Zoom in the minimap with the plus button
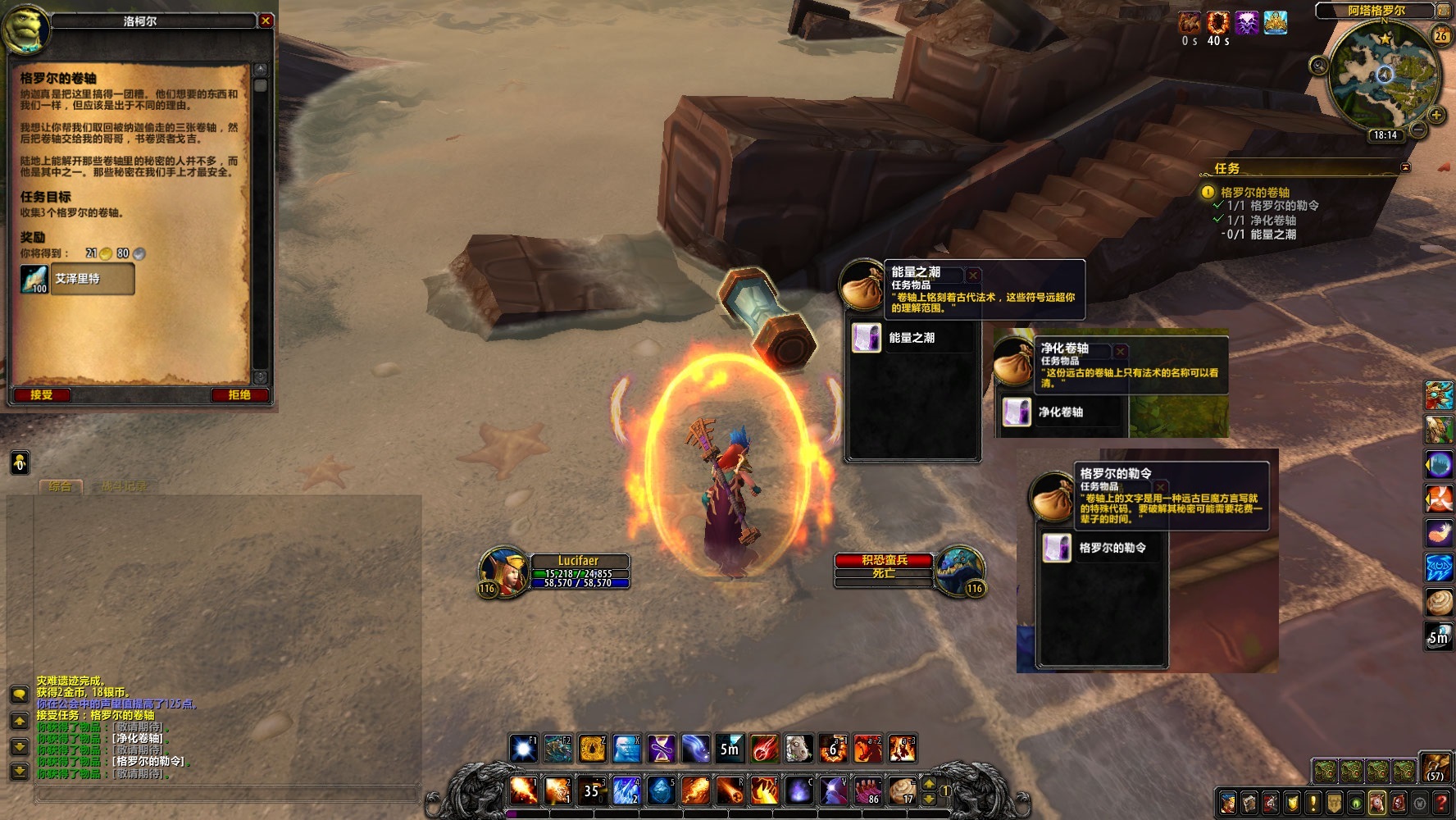The width and height of the screenshot is (1456, 820). [1436, 116]
